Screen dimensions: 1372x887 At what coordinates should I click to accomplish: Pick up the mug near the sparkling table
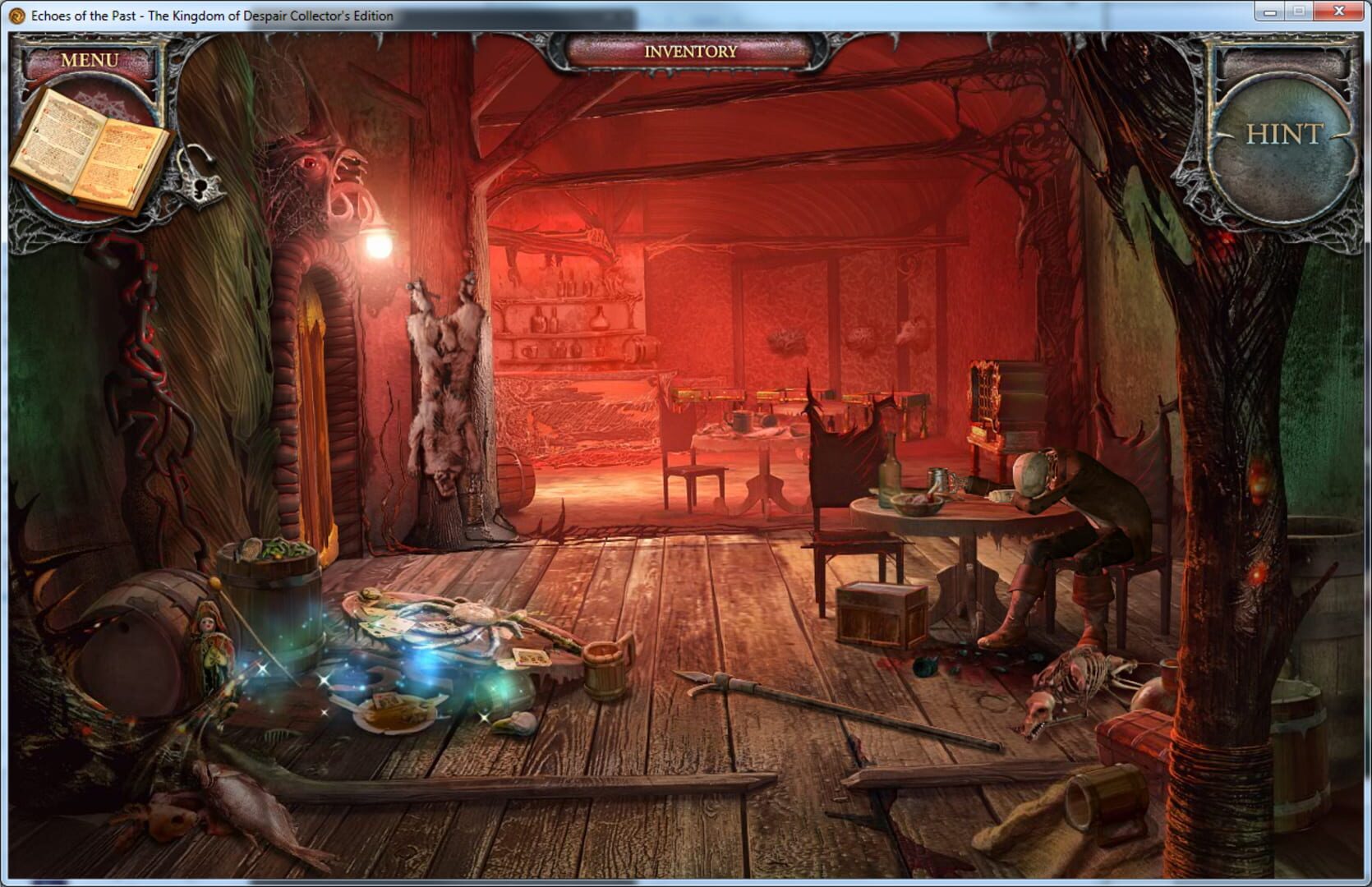[604, 669]
